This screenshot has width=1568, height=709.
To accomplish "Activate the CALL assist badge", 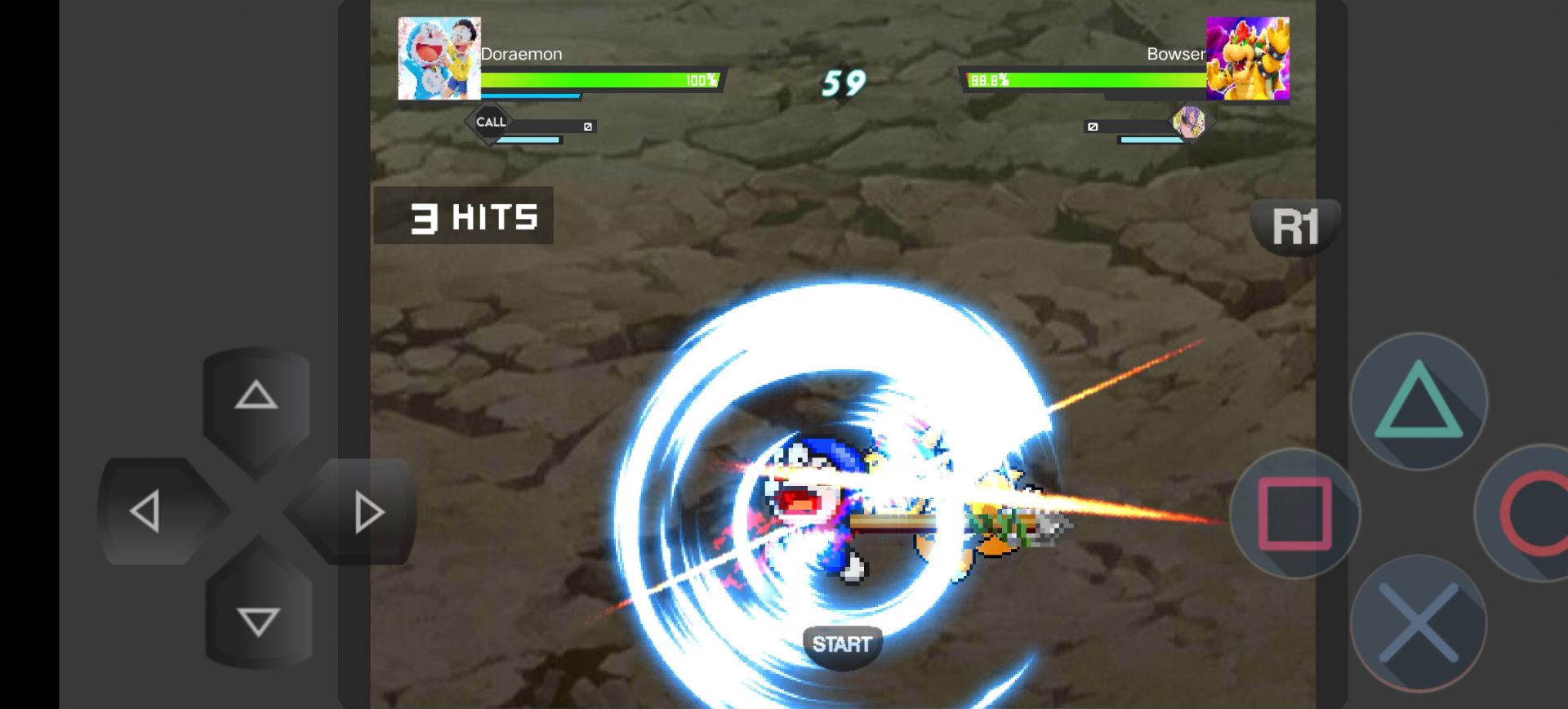I will (x=491, y=123).
